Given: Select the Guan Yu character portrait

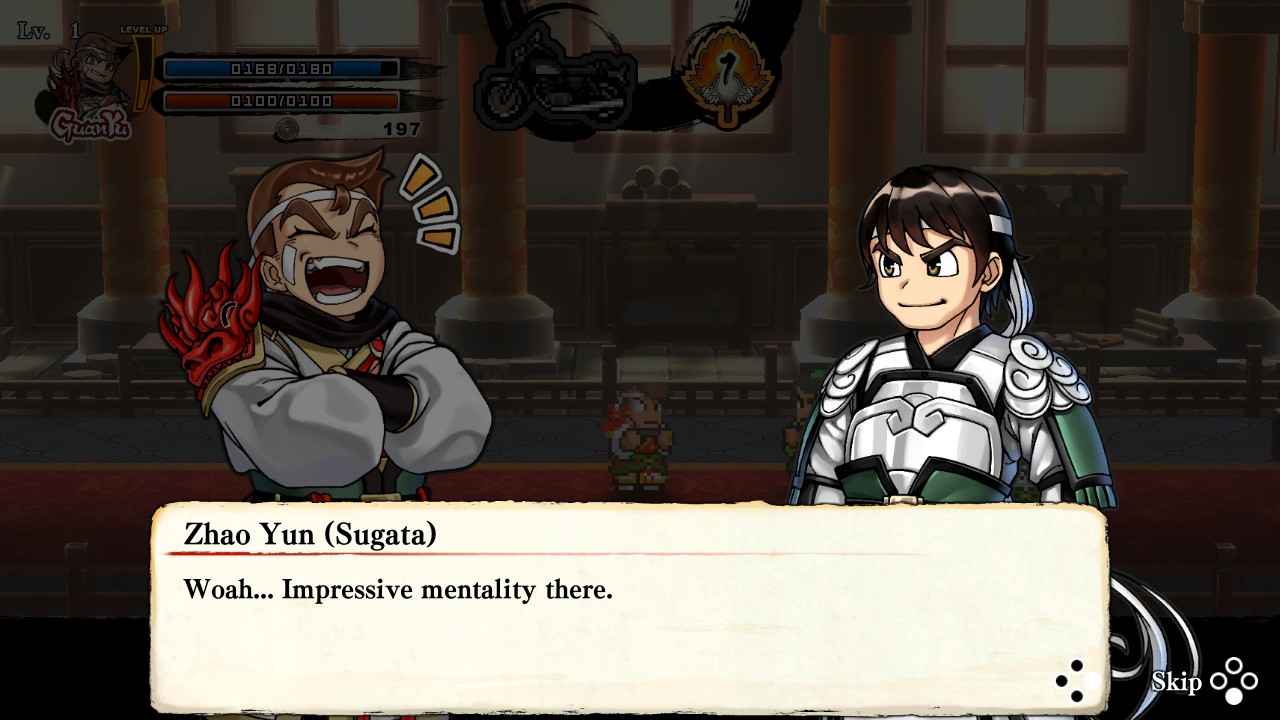Looking at the screenshot, I should coord(88,85).
